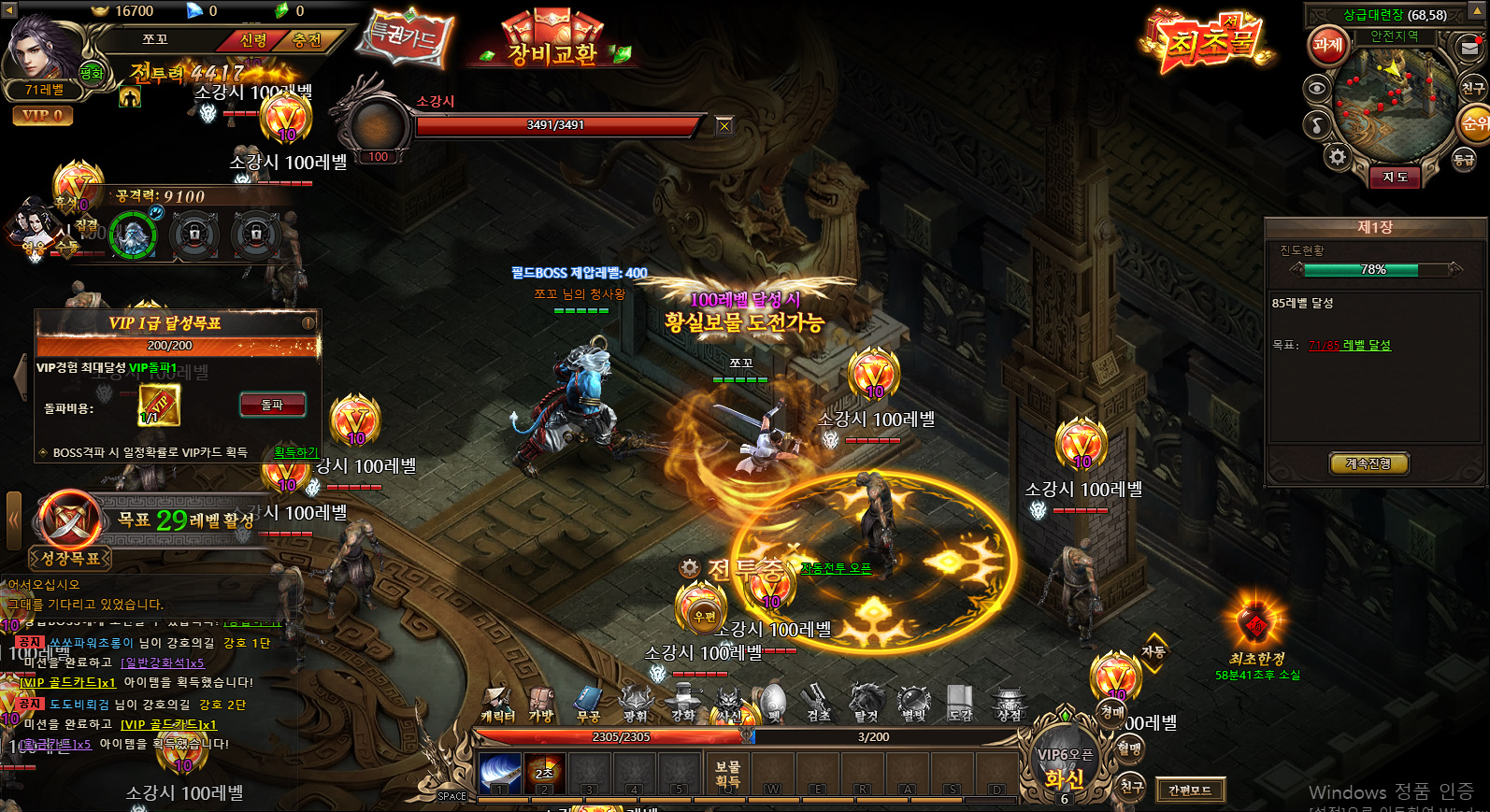Close the 소강시 target health frame
Viewport: 1490px width, 812px height.
click(724, 125)
